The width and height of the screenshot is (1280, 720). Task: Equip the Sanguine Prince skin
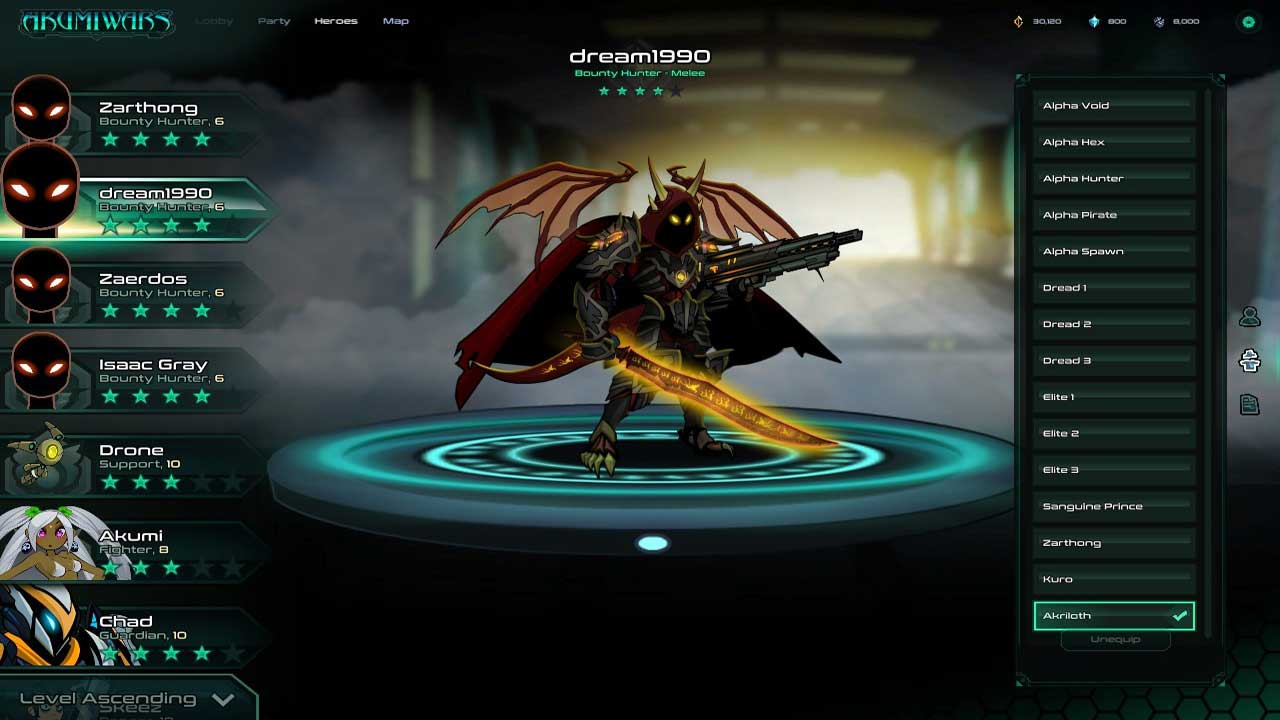point(1114,507)
